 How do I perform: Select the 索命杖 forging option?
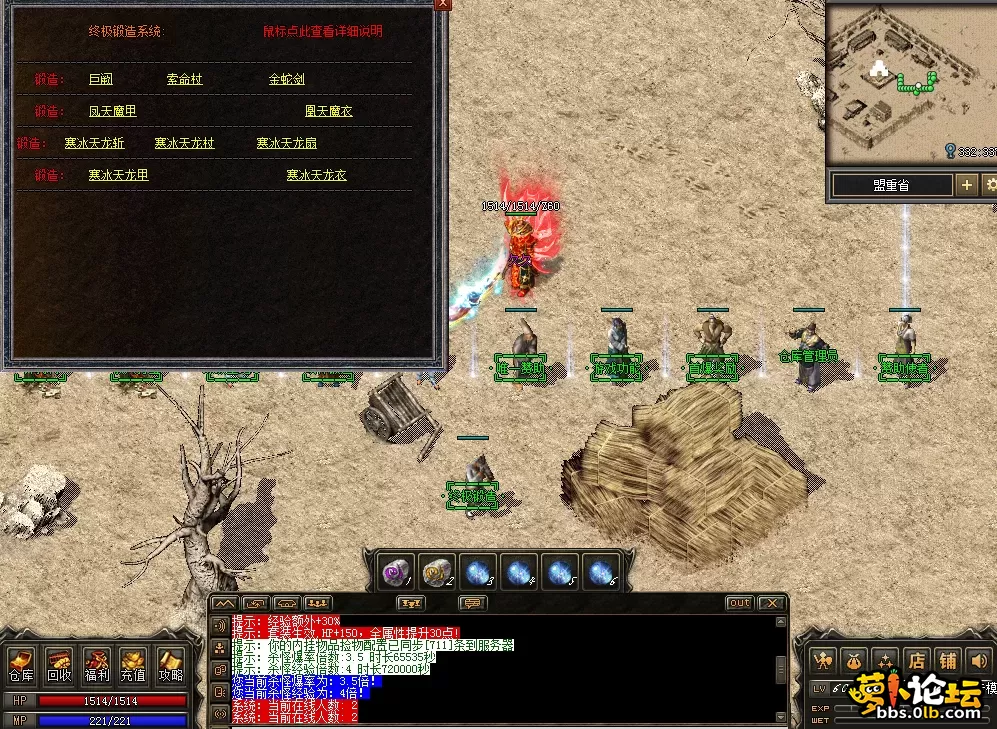tap(184, 79)
